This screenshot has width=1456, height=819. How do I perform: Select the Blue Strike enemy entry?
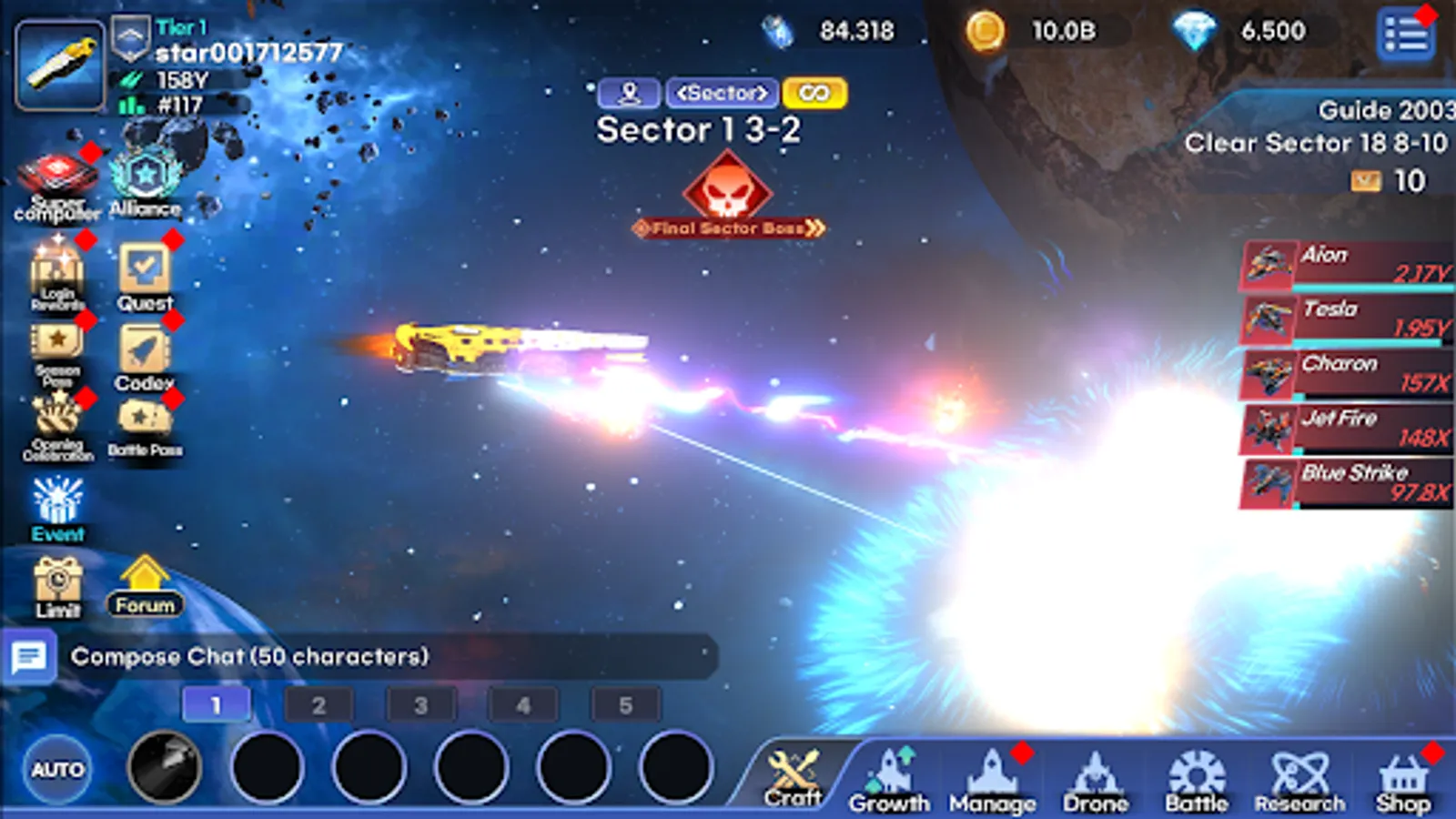pyautogui.click(x=1347, y=484)
